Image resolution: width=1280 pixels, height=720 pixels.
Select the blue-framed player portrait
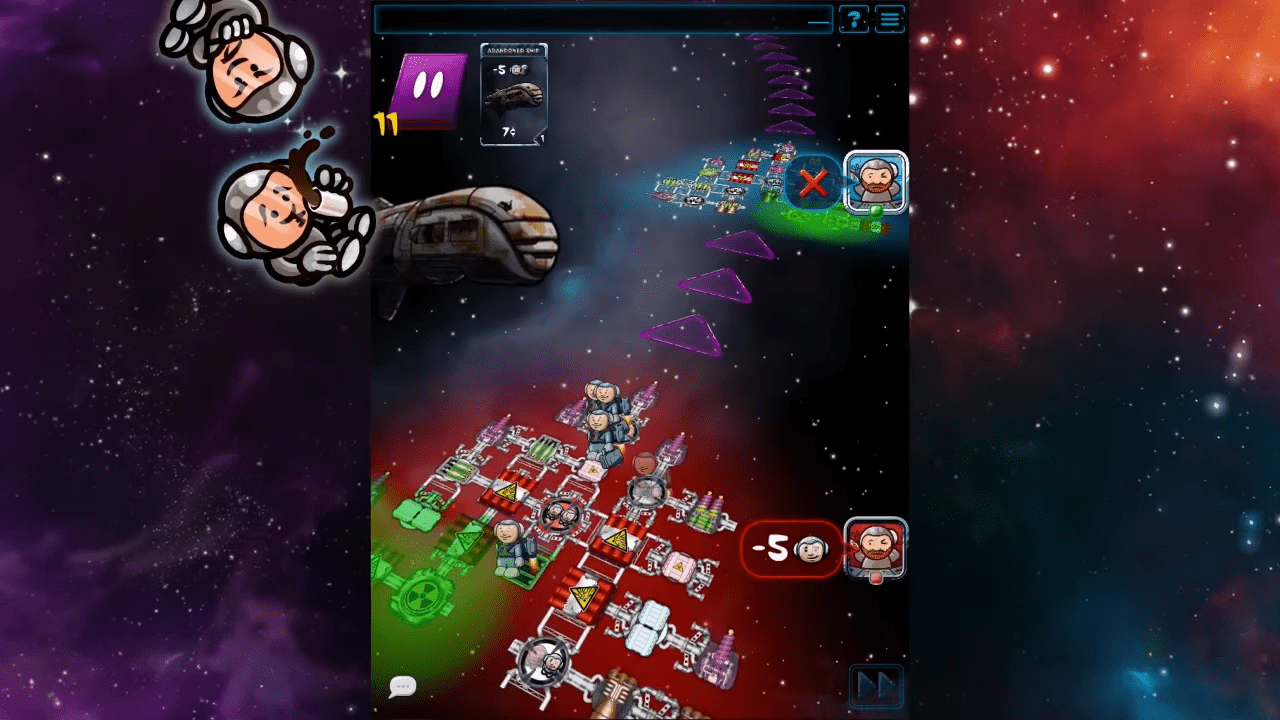point(876,182)
